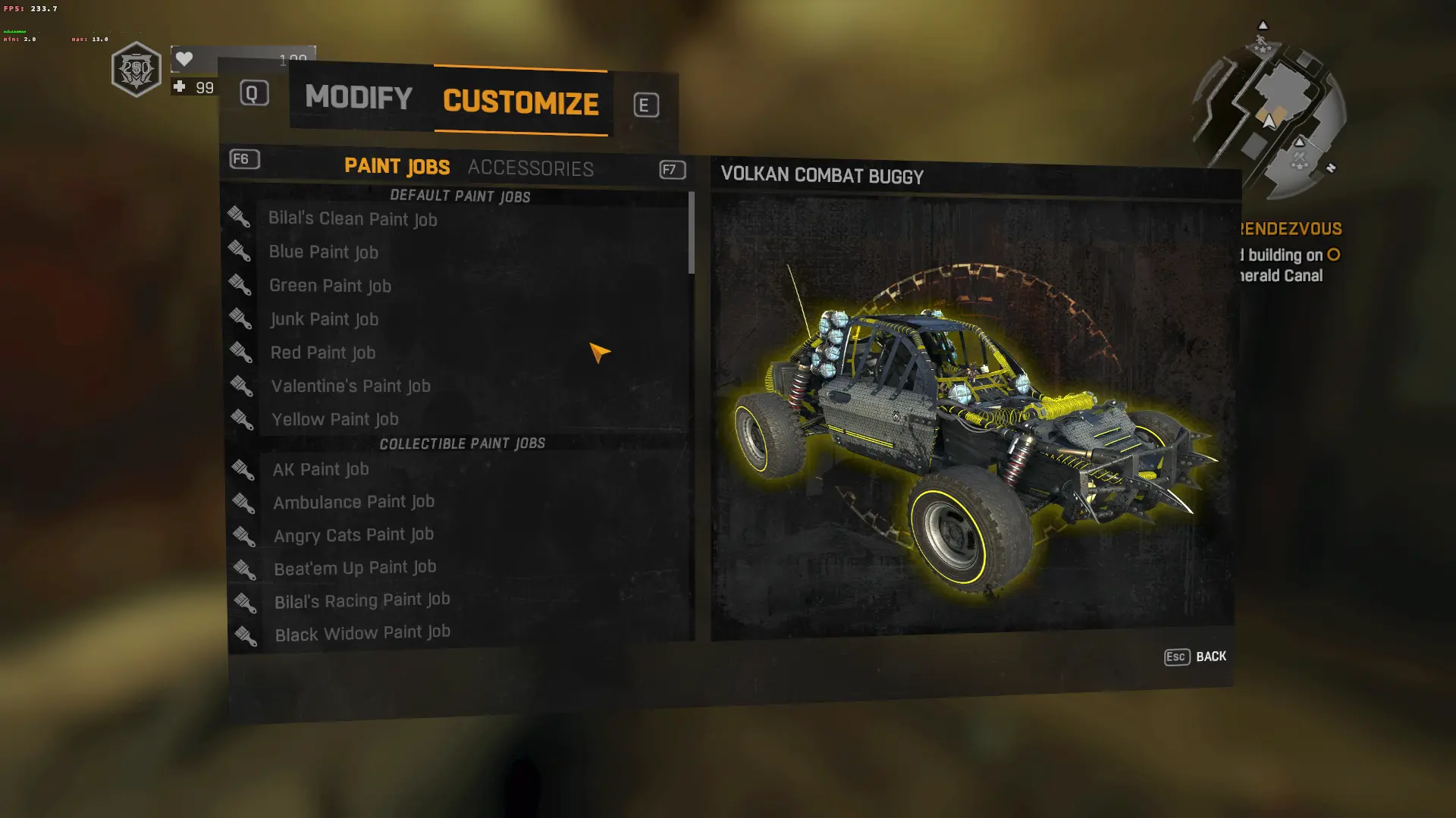The width and height of the screenshot is (1456, 818).
Task: Select the AK Paint Job
Action: [x=321, y=469]
